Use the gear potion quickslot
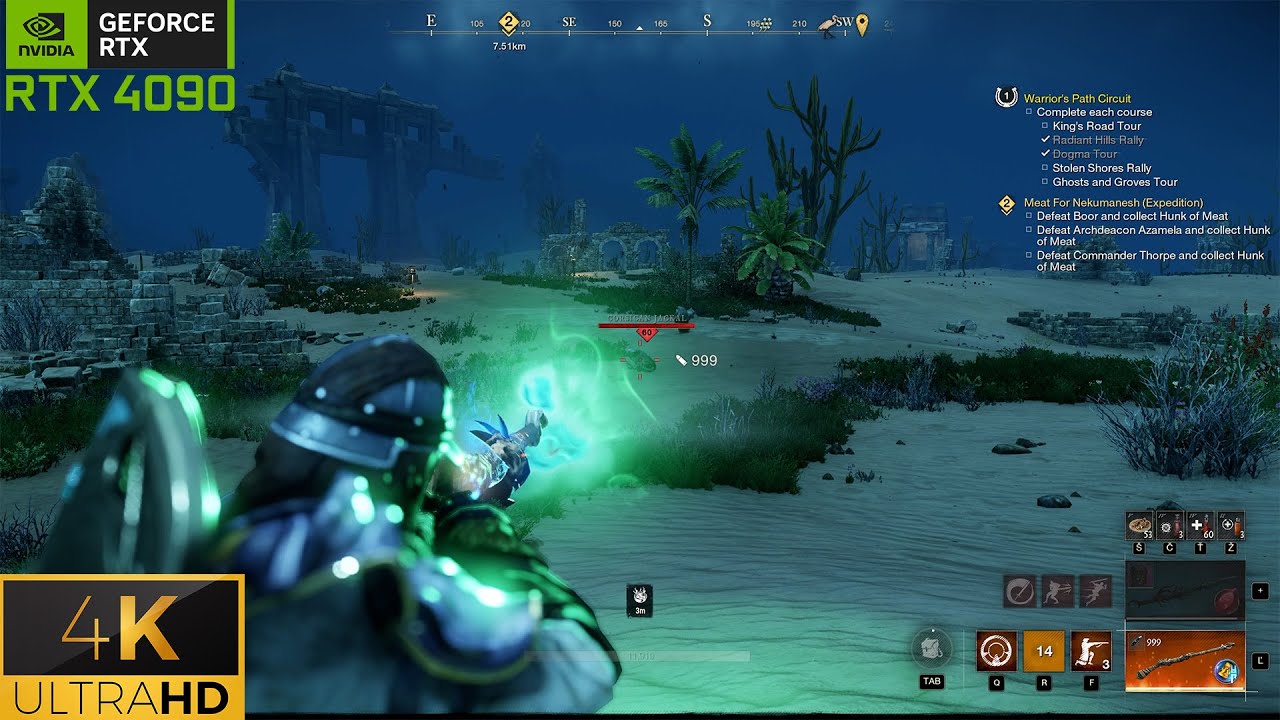The image size is (1280, 720). 1169,525
